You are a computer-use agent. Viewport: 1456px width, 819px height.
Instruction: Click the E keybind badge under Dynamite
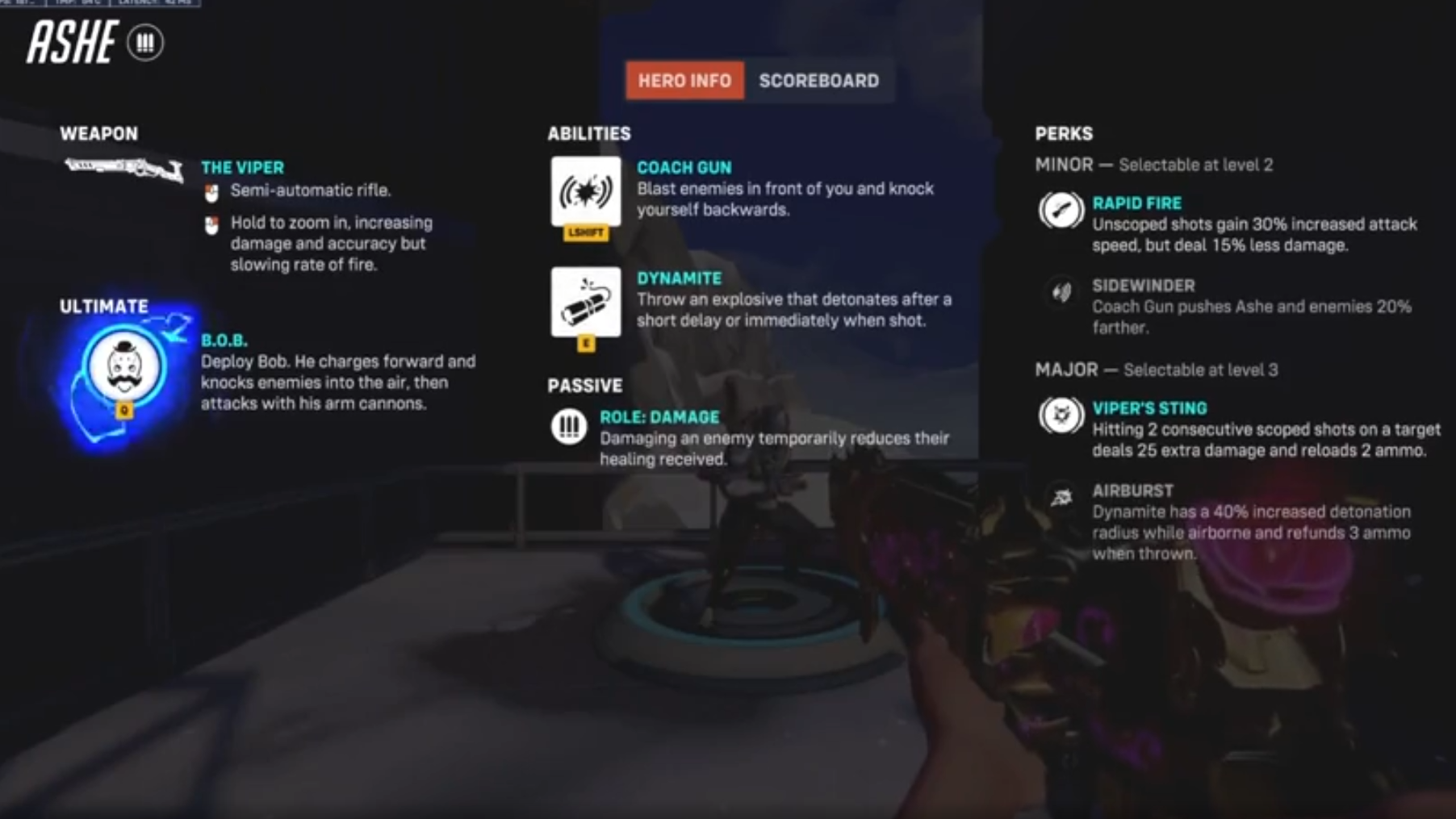click(x=586, y=343)
